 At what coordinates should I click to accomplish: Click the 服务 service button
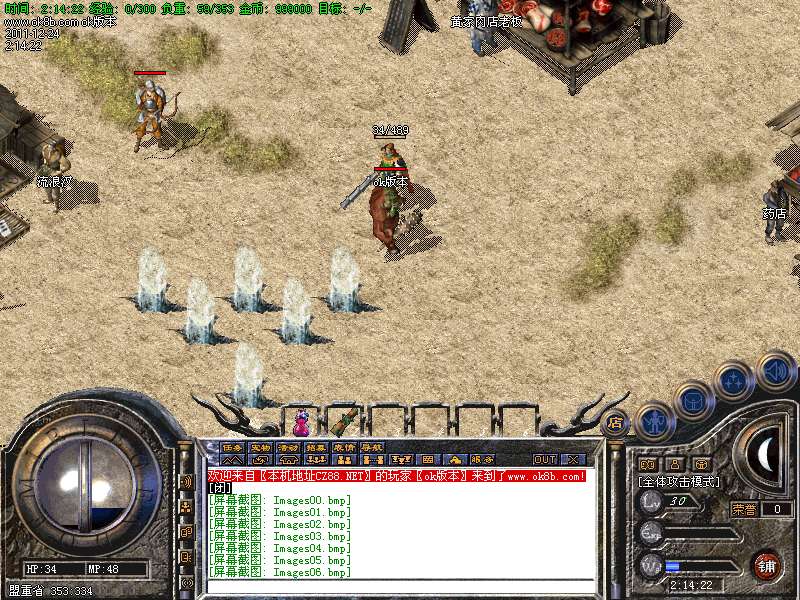tap(482, 460)
